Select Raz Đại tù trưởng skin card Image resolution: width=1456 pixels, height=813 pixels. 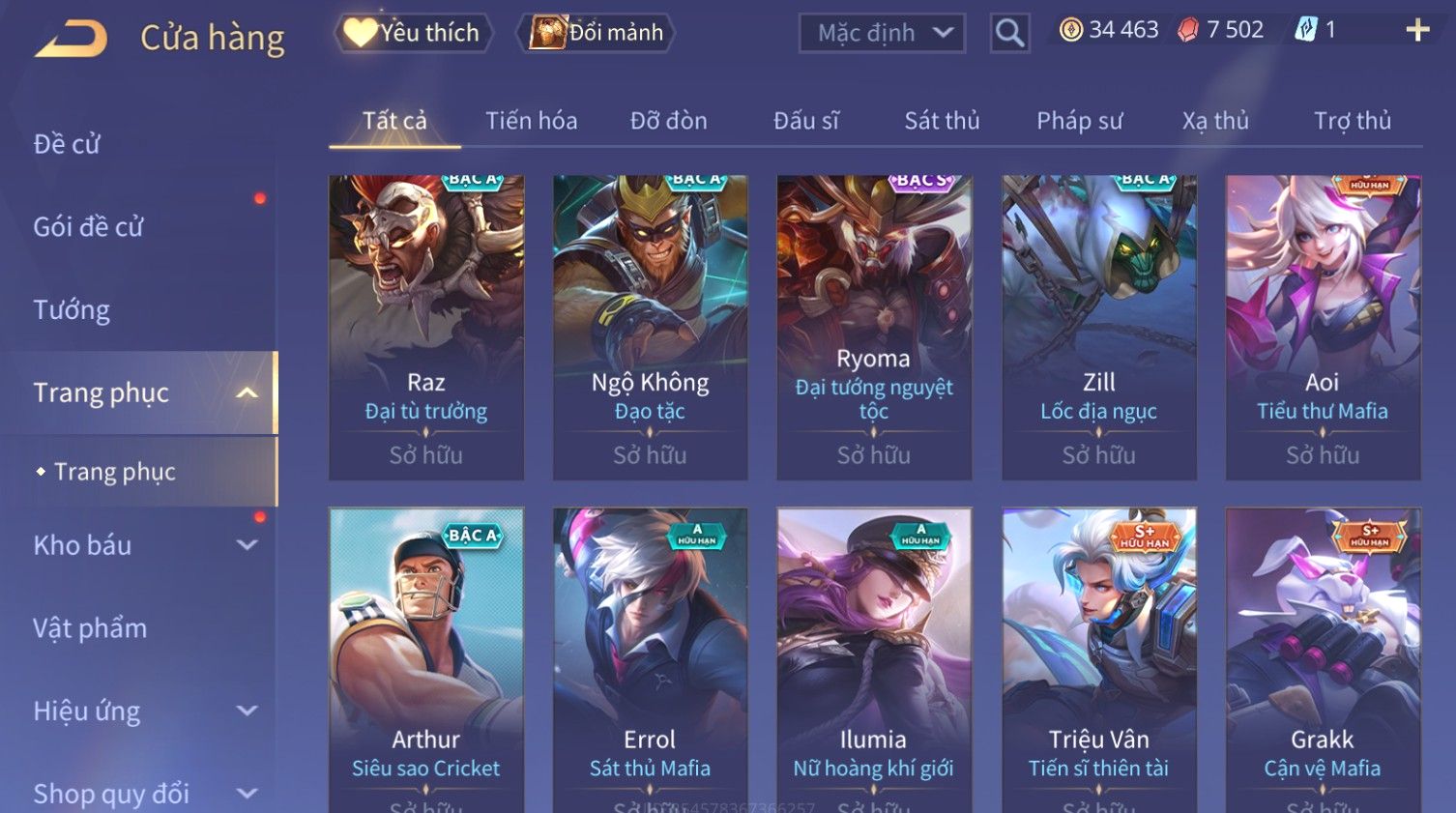click(x=426, y=327)
